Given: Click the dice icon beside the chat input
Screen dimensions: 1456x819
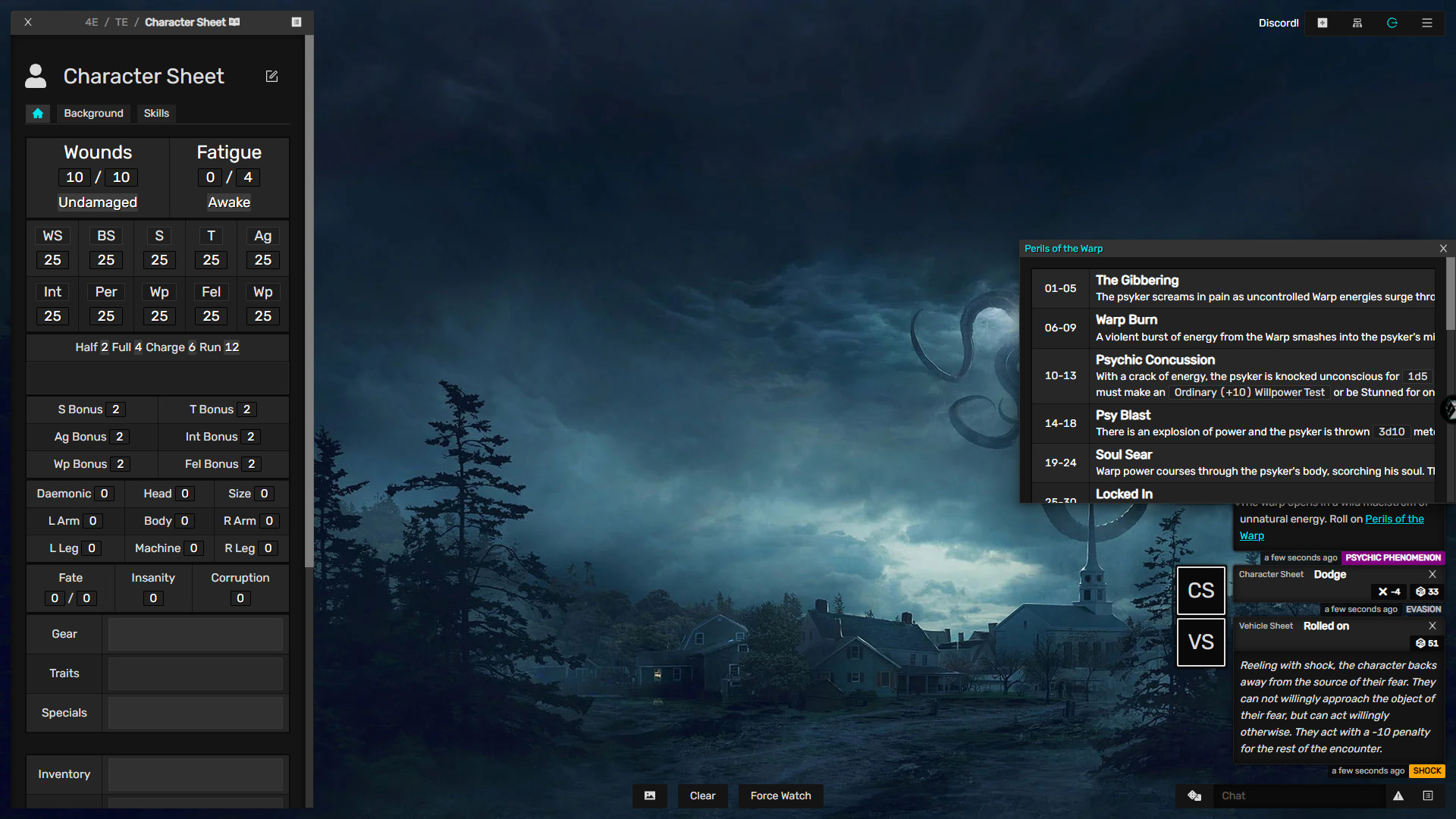Looking at the screenshot, I should pyautogui.click(x=1194, y=796).
